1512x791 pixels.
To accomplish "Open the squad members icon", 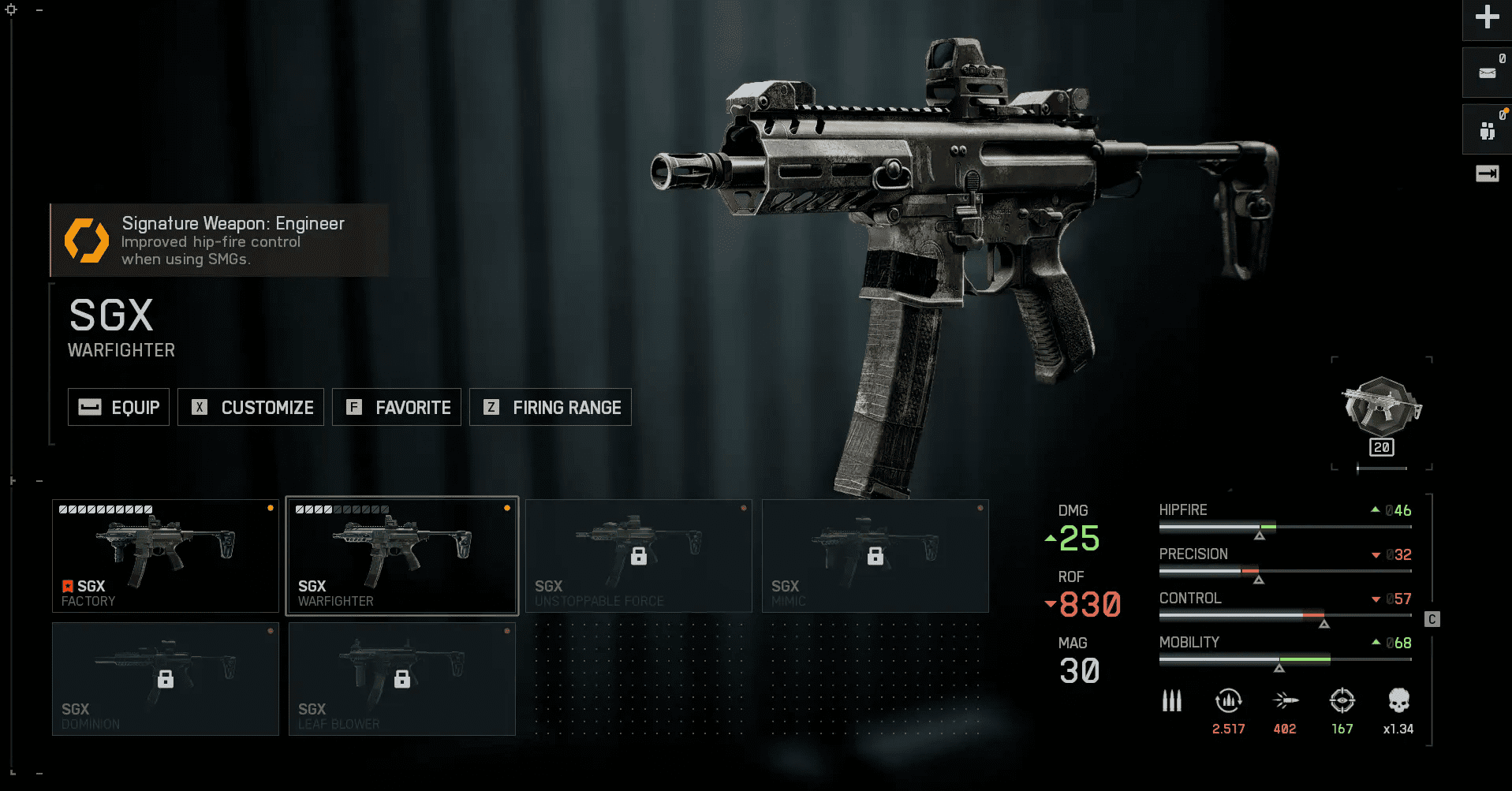I will coord(1488,130).
